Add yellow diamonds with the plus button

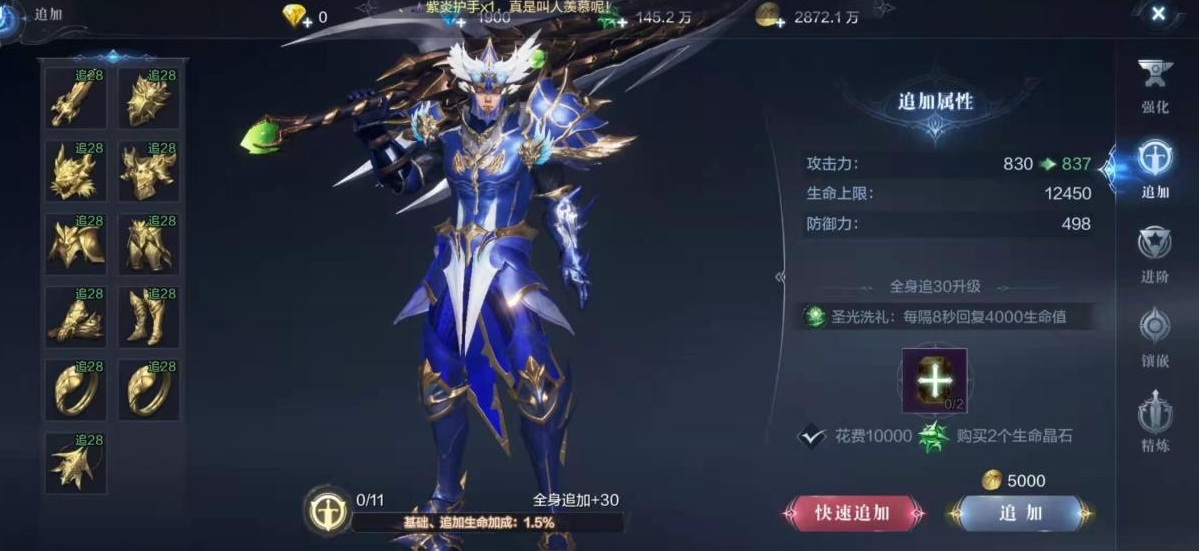[x=307, y=19]
